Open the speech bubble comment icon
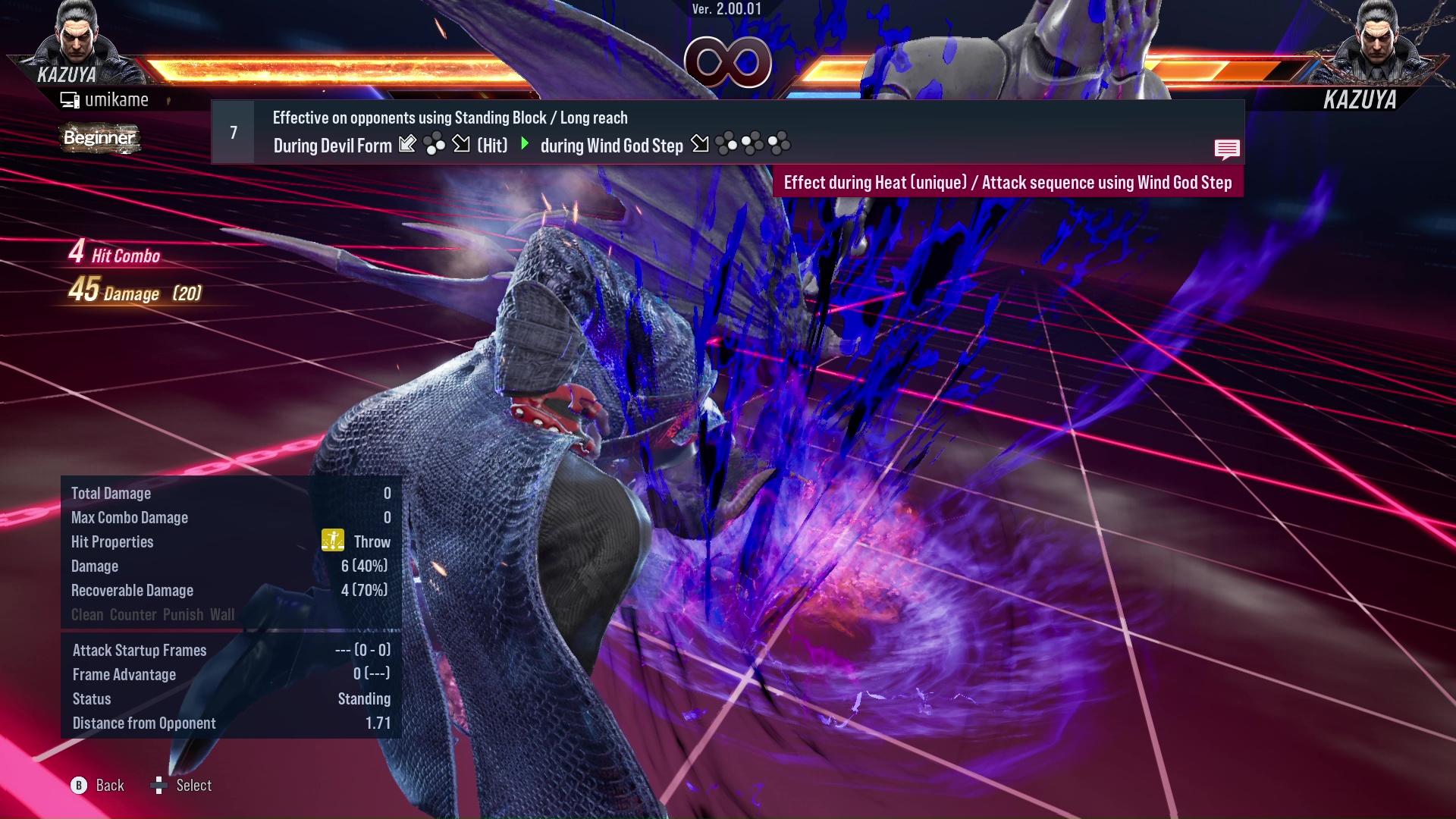Viewport: 1456px width, 819px height. pos(1226,149)
